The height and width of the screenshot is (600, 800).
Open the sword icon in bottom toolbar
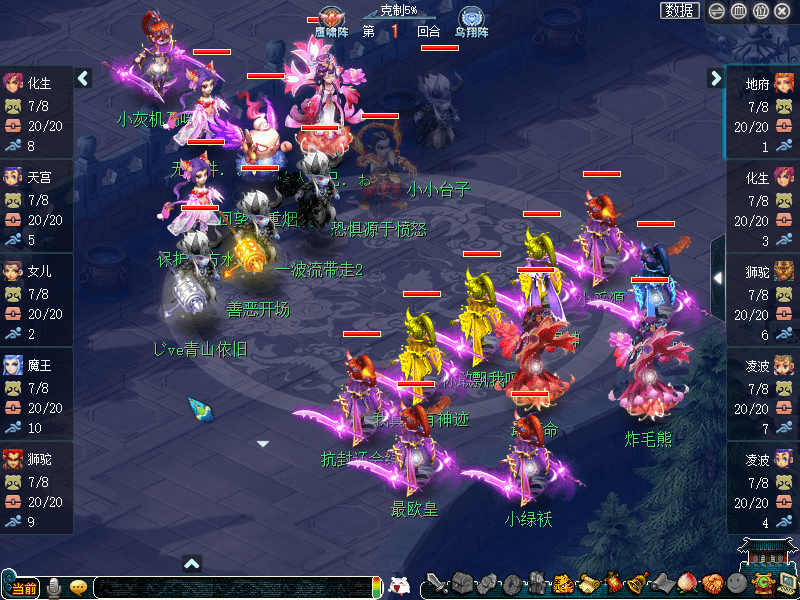(437, 584)
